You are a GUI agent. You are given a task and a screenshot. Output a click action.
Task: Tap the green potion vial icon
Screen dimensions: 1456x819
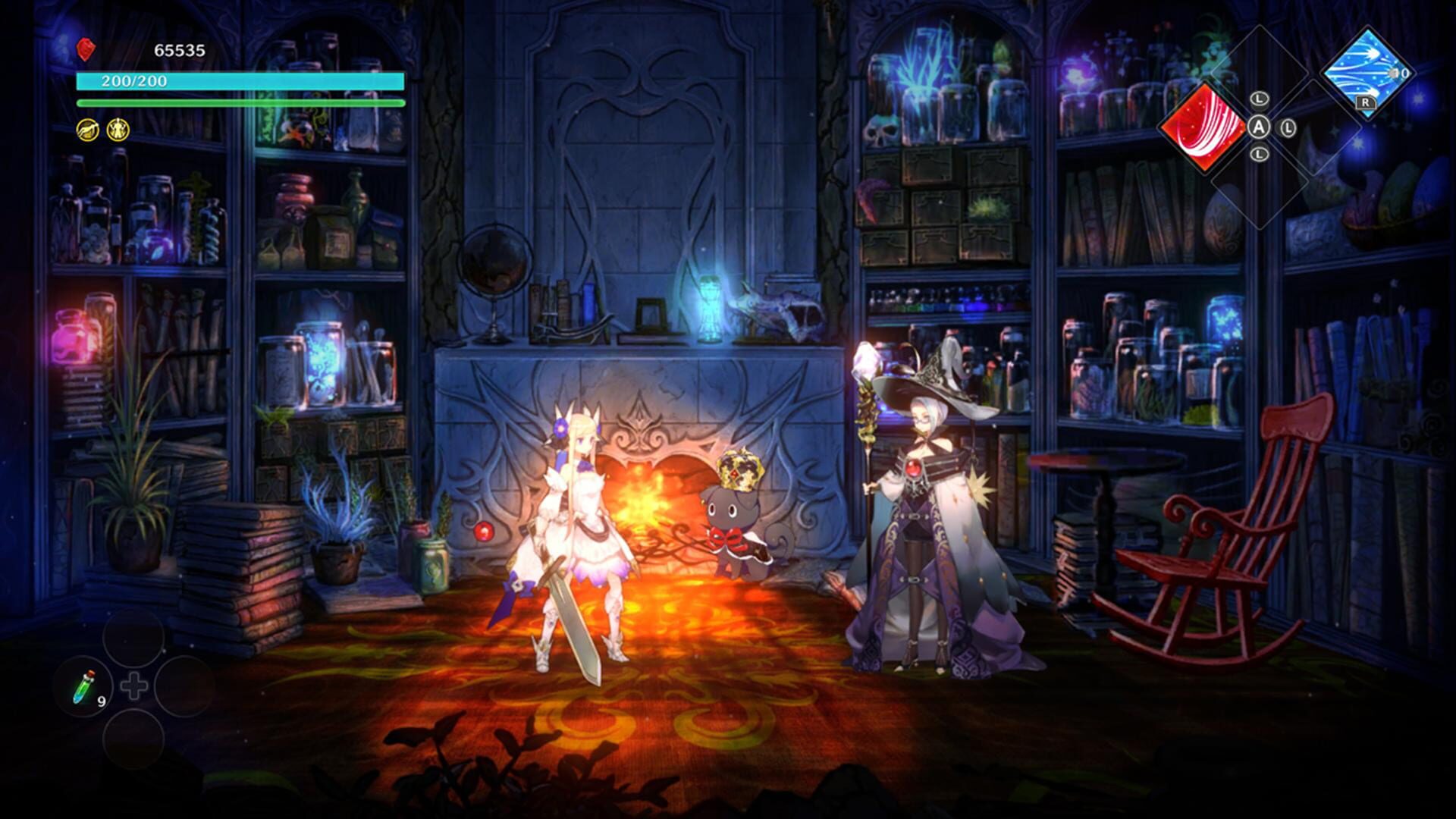(83, 688)
